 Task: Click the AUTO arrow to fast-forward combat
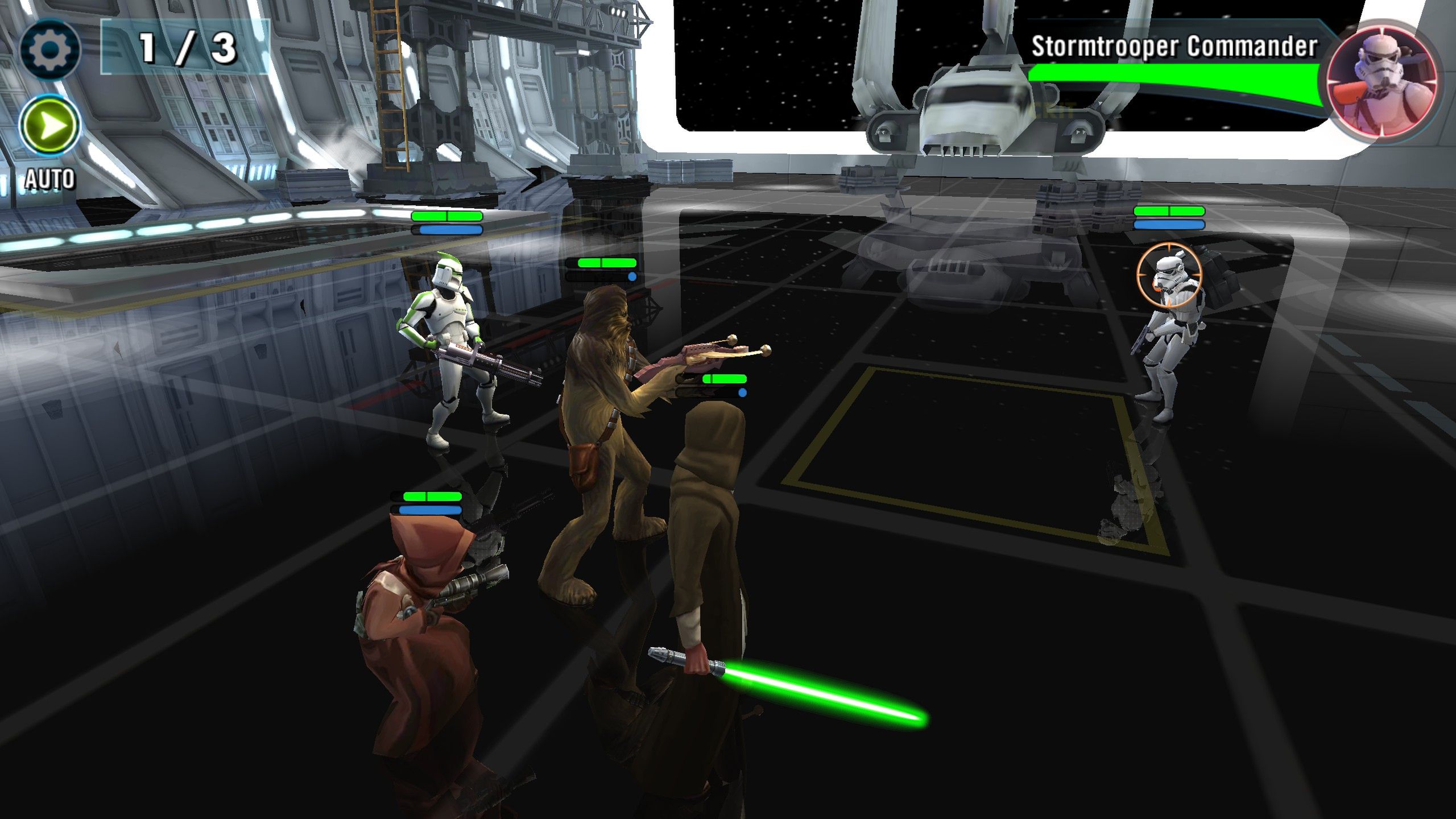[x=51, y=125]
